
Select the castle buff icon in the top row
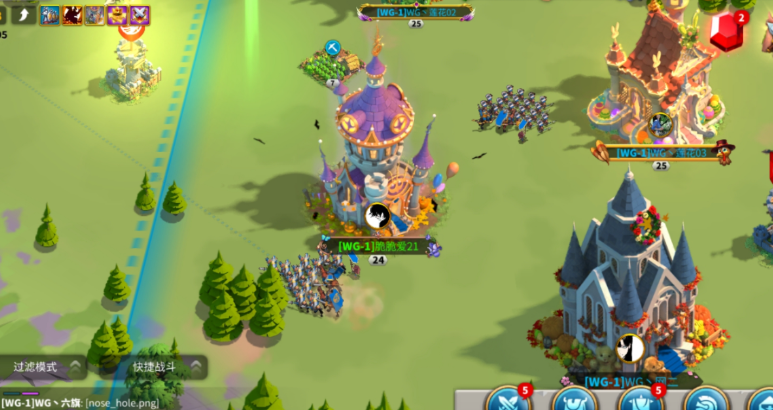coord(94,15)
